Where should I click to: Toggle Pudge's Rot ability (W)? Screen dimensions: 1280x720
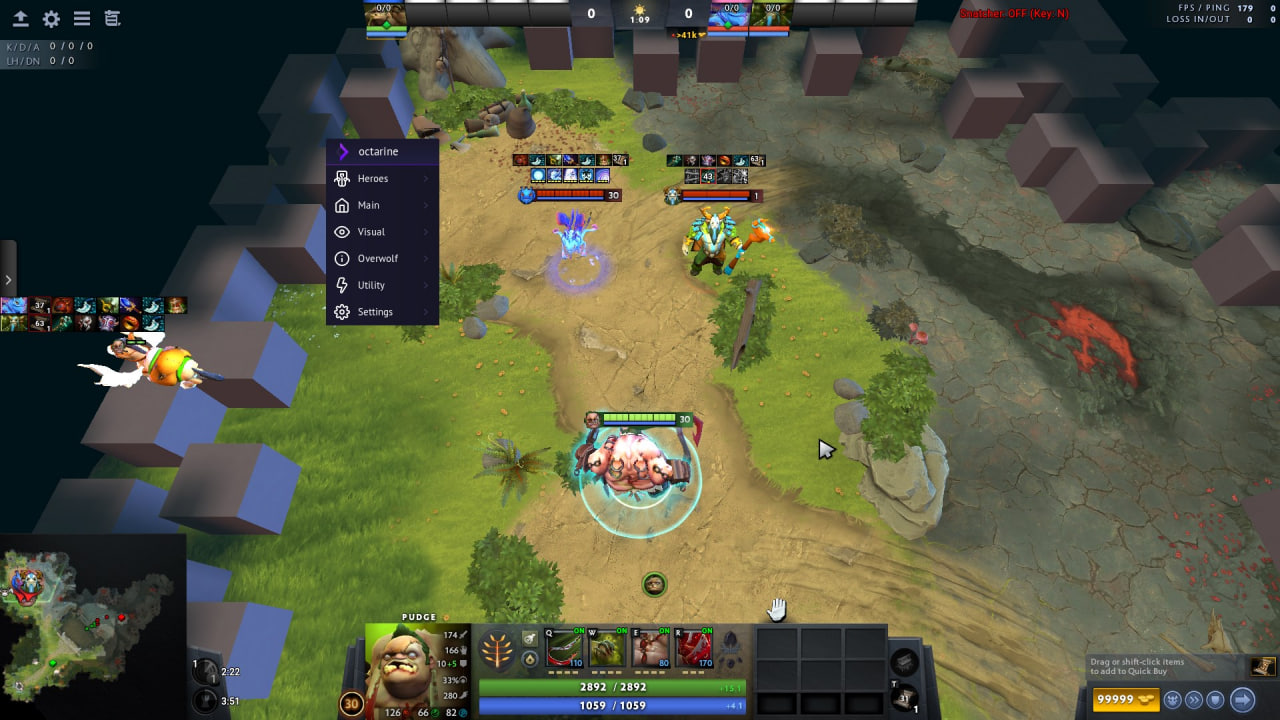click(607, 649)
